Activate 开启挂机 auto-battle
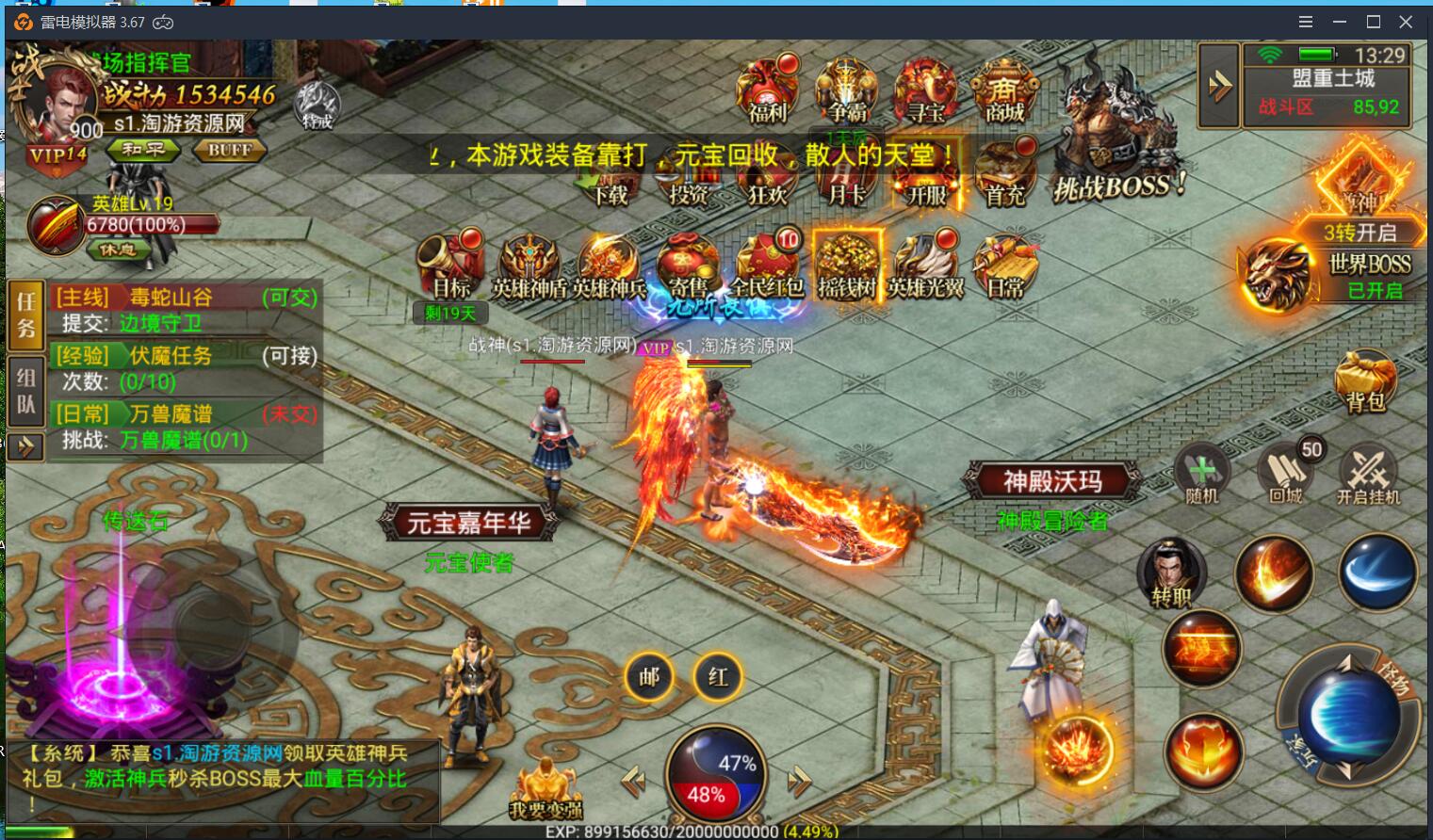This screenshot has width=1433, height=840. [1368, 475]
